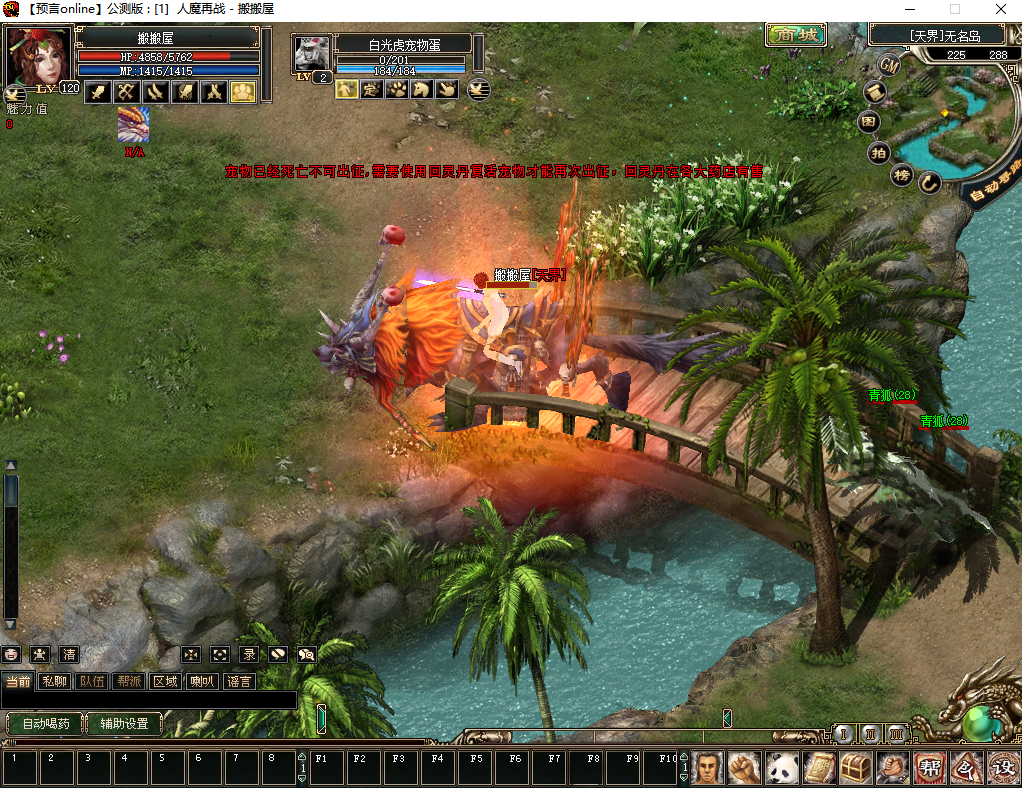Click the 清 clear chat button
This screenshot has height=788, width=1022.
pyautogui.click(x=69, y=655)
